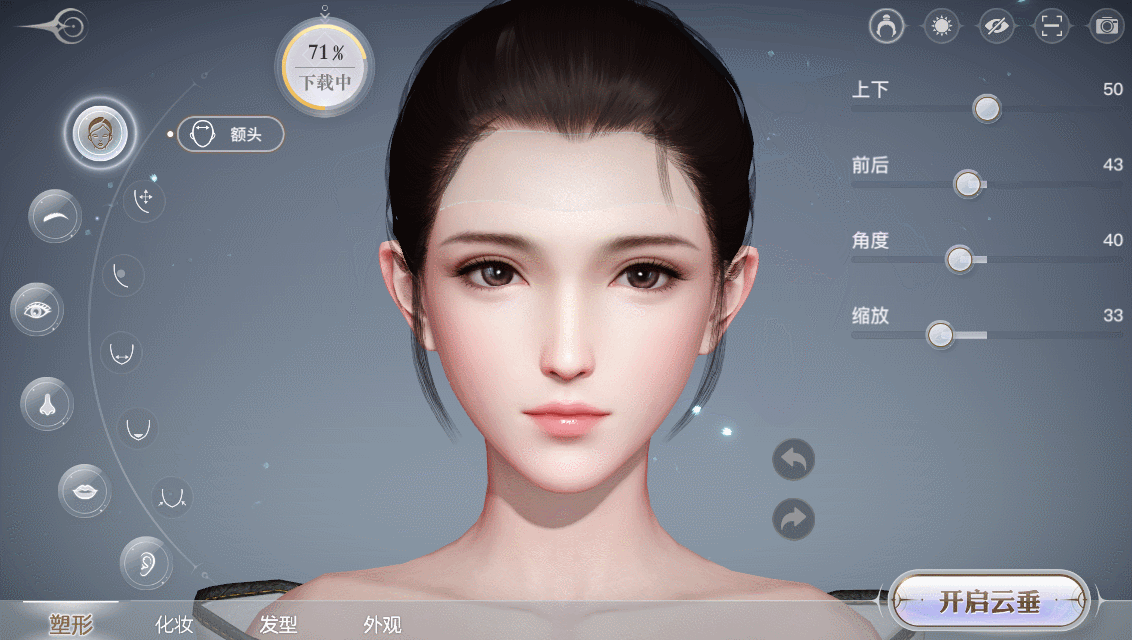Click the sun lighting icon
The height and width of the screenshot is (640, 1132).
[940, 26]
